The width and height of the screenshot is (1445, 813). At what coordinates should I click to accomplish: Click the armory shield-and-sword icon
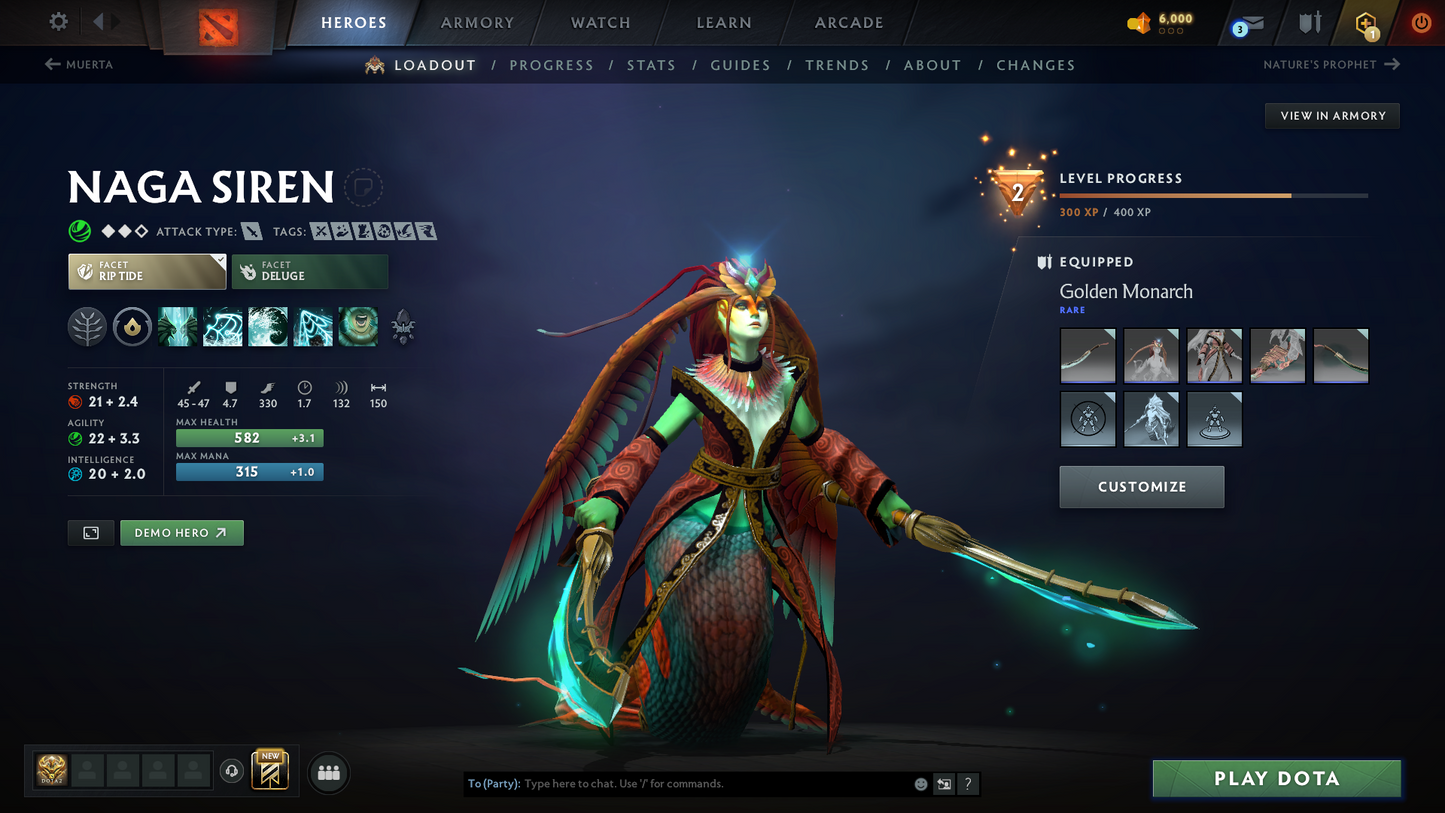(x=1310, y=23)
